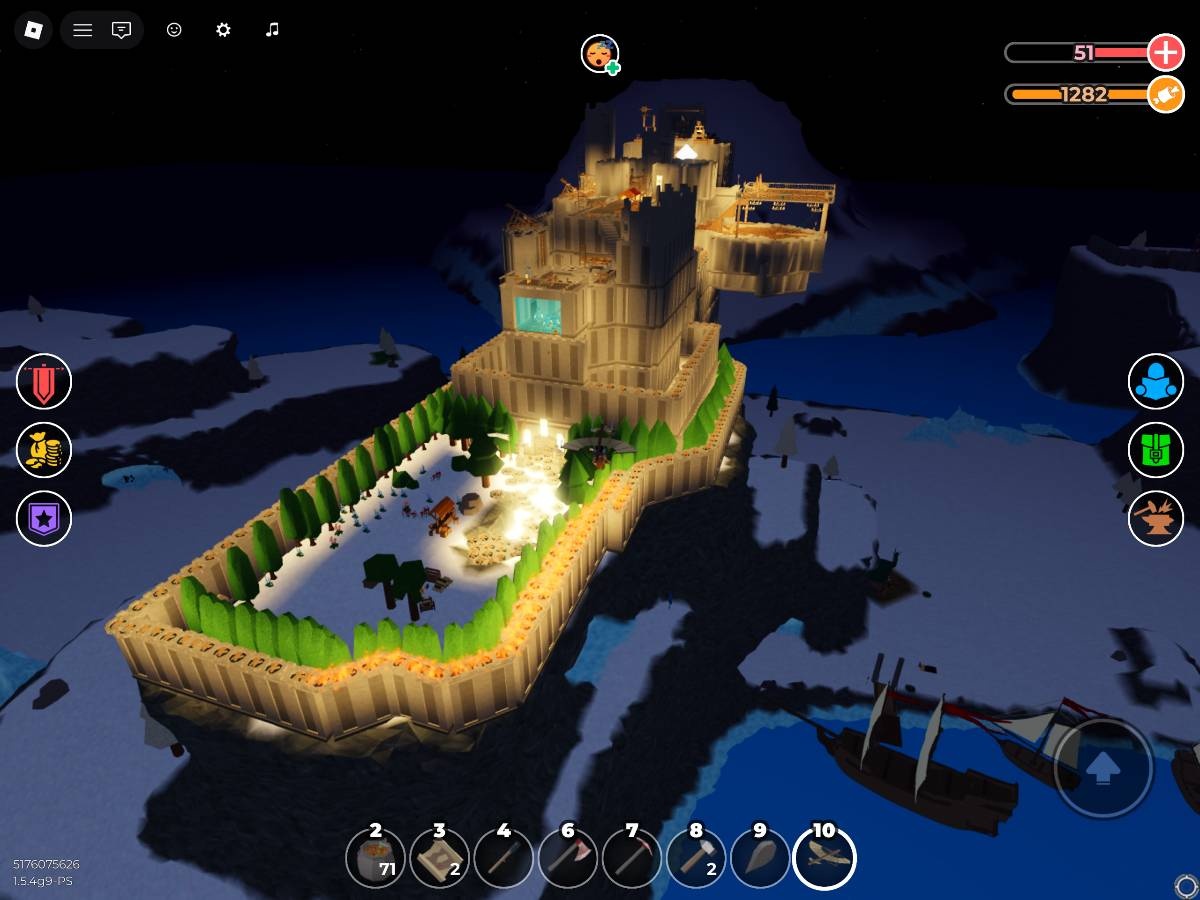The image size is (1200, 900).
Task: Toggle the chat window icon
Action: pos(121,30)
